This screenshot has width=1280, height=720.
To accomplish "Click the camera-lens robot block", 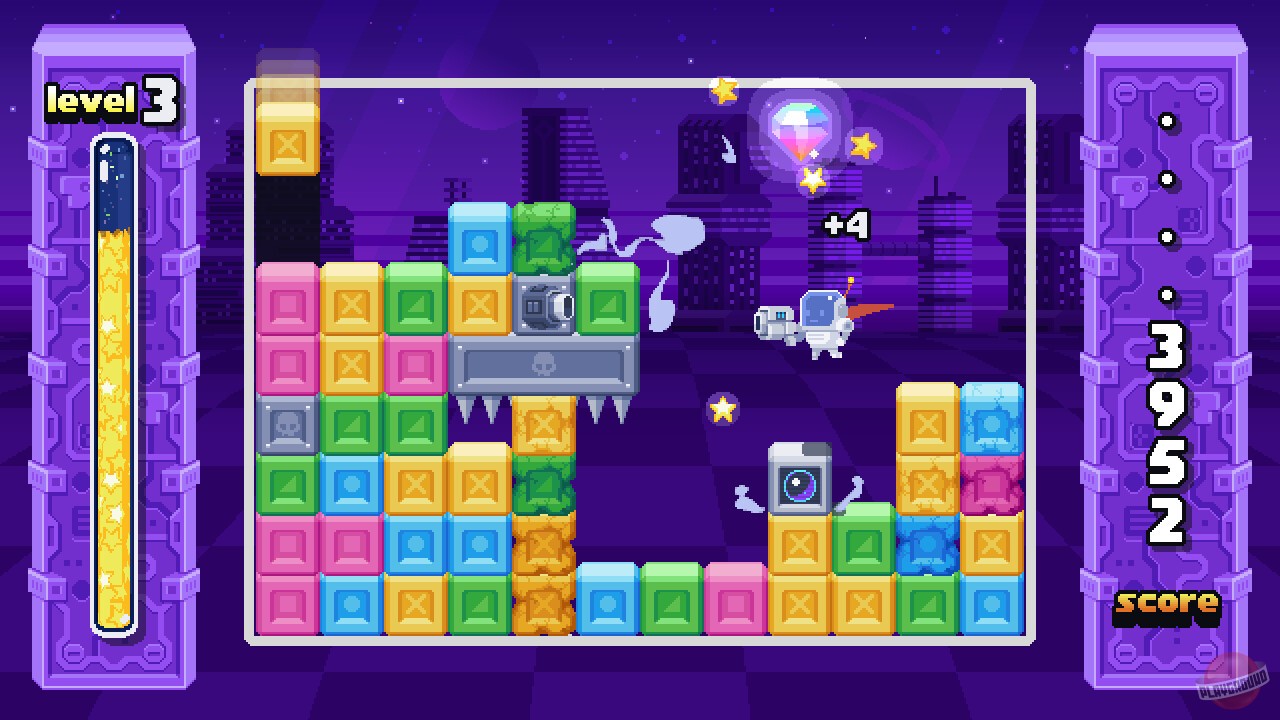I will [x=798, y=483].
